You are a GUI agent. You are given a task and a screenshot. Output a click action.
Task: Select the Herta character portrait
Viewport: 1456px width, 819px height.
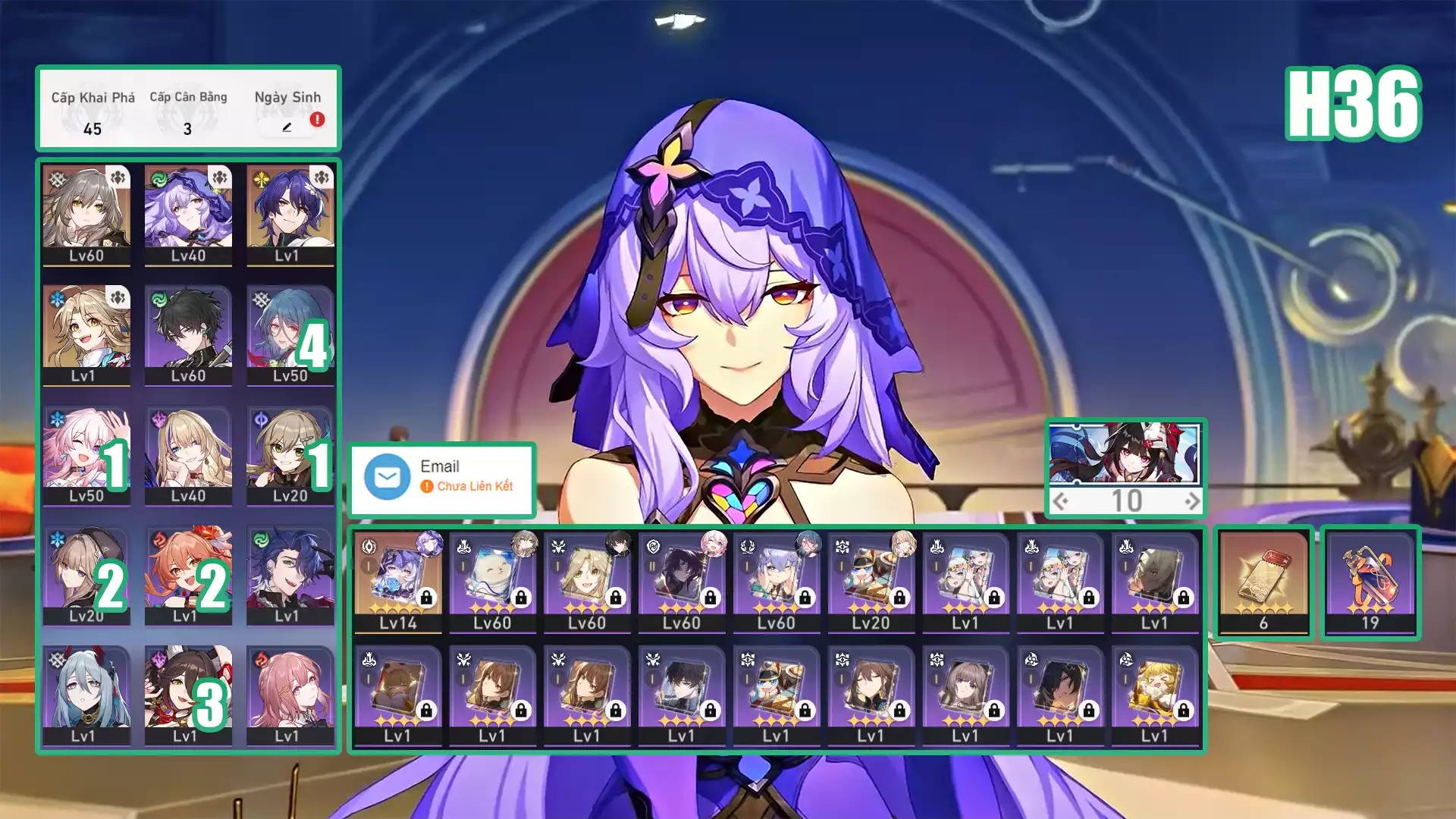tap(86, 575)
